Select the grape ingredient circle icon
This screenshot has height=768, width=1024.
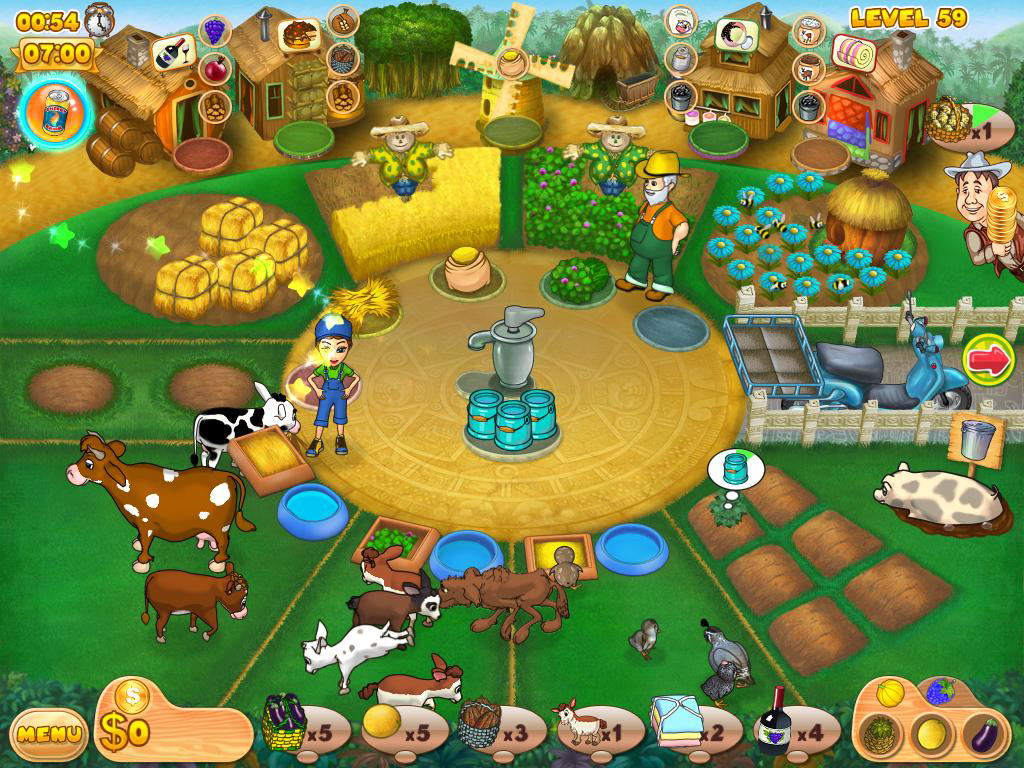pos(215,30)
